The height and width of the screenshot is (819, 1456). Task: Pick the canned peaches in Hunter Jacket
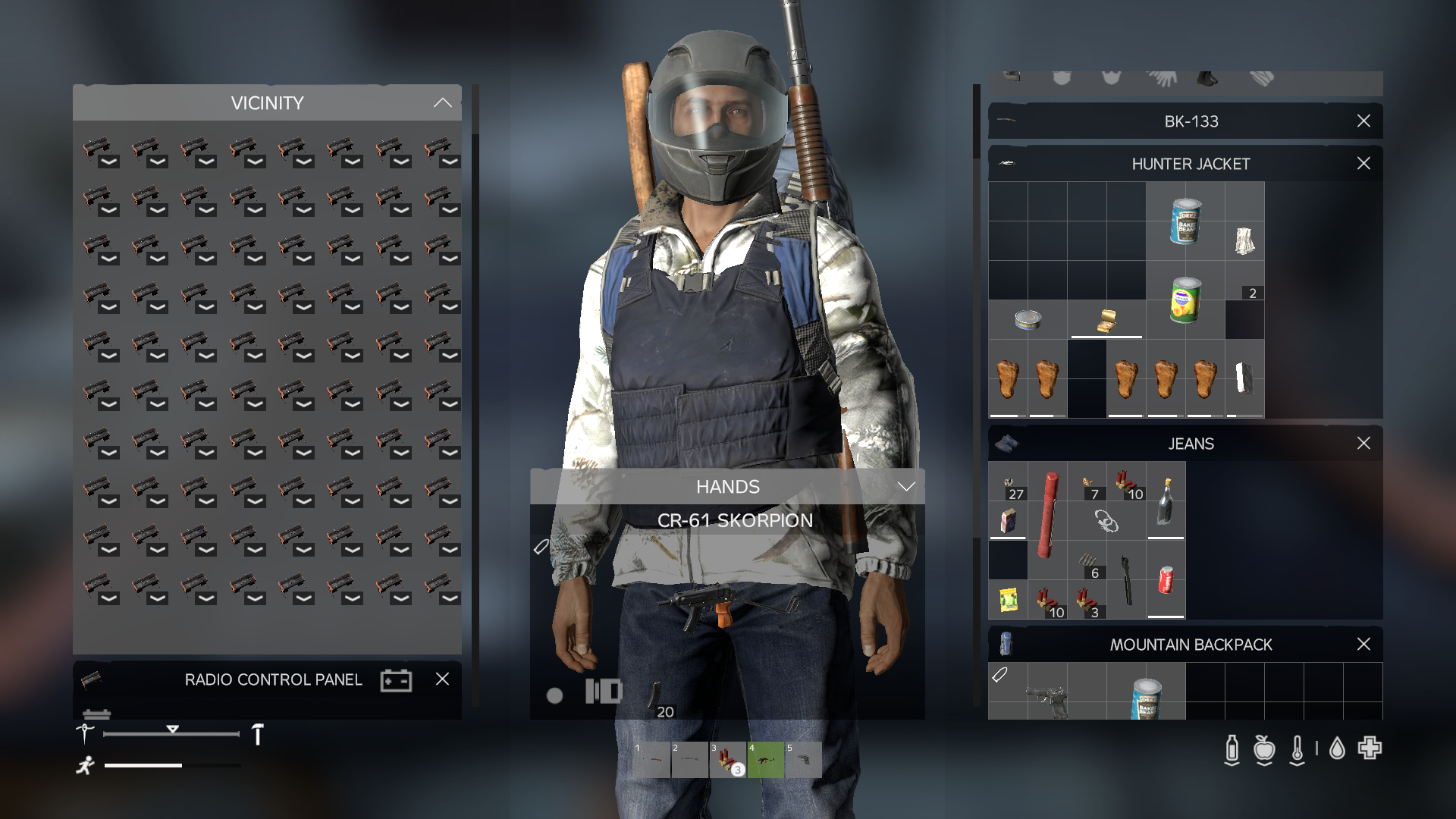pos(1185,300)
